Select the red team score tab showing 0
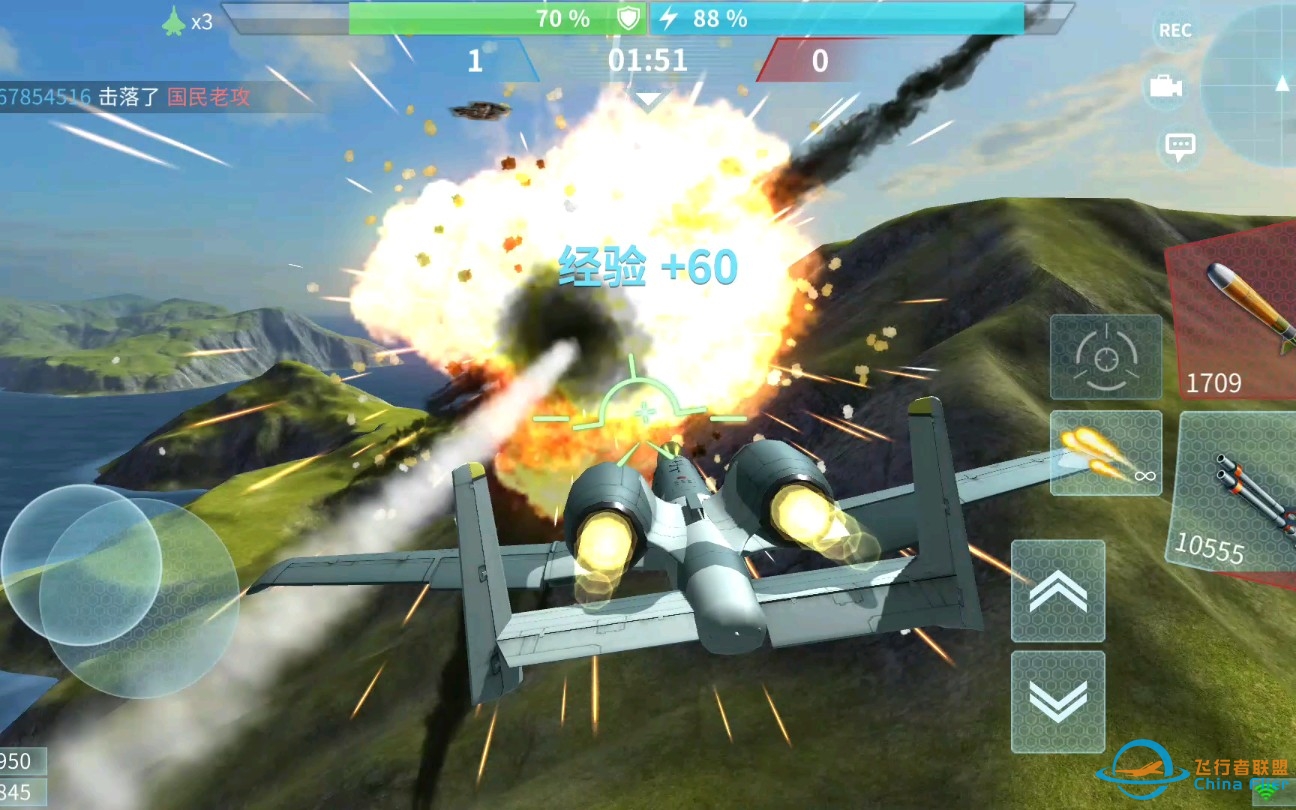Image resolution: width=1296 pixels, height=810 pixels. [x=820, y=60]
